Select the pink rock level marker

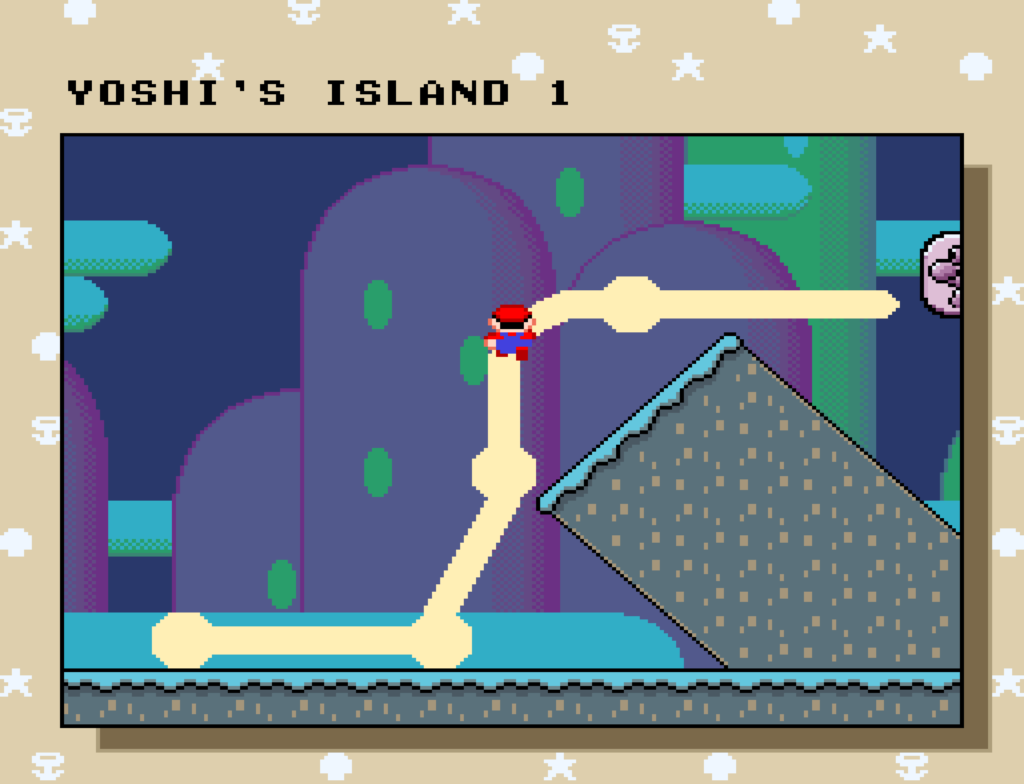click(943, 275)
